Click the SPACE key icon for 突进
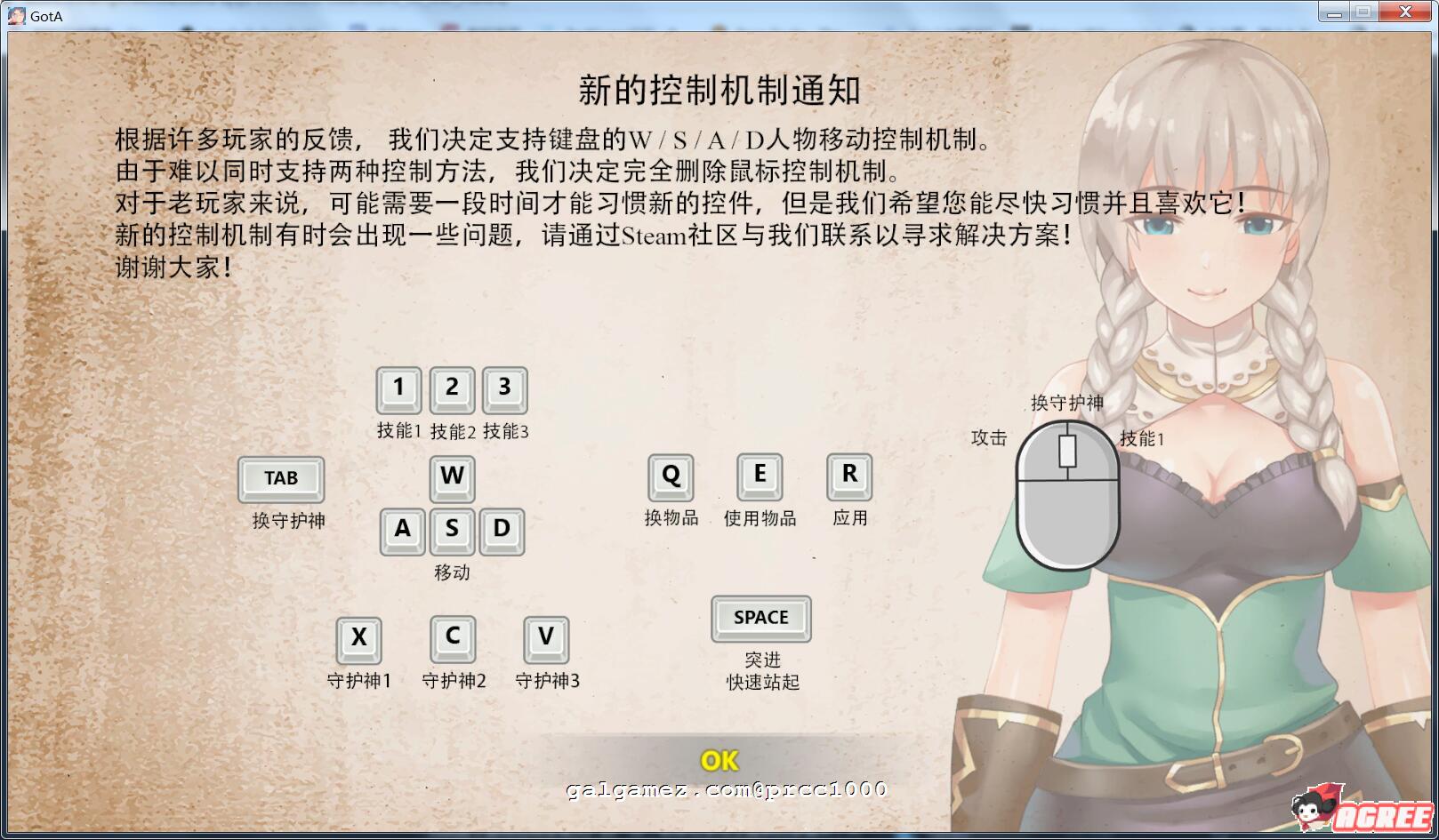 click(760, 618)
